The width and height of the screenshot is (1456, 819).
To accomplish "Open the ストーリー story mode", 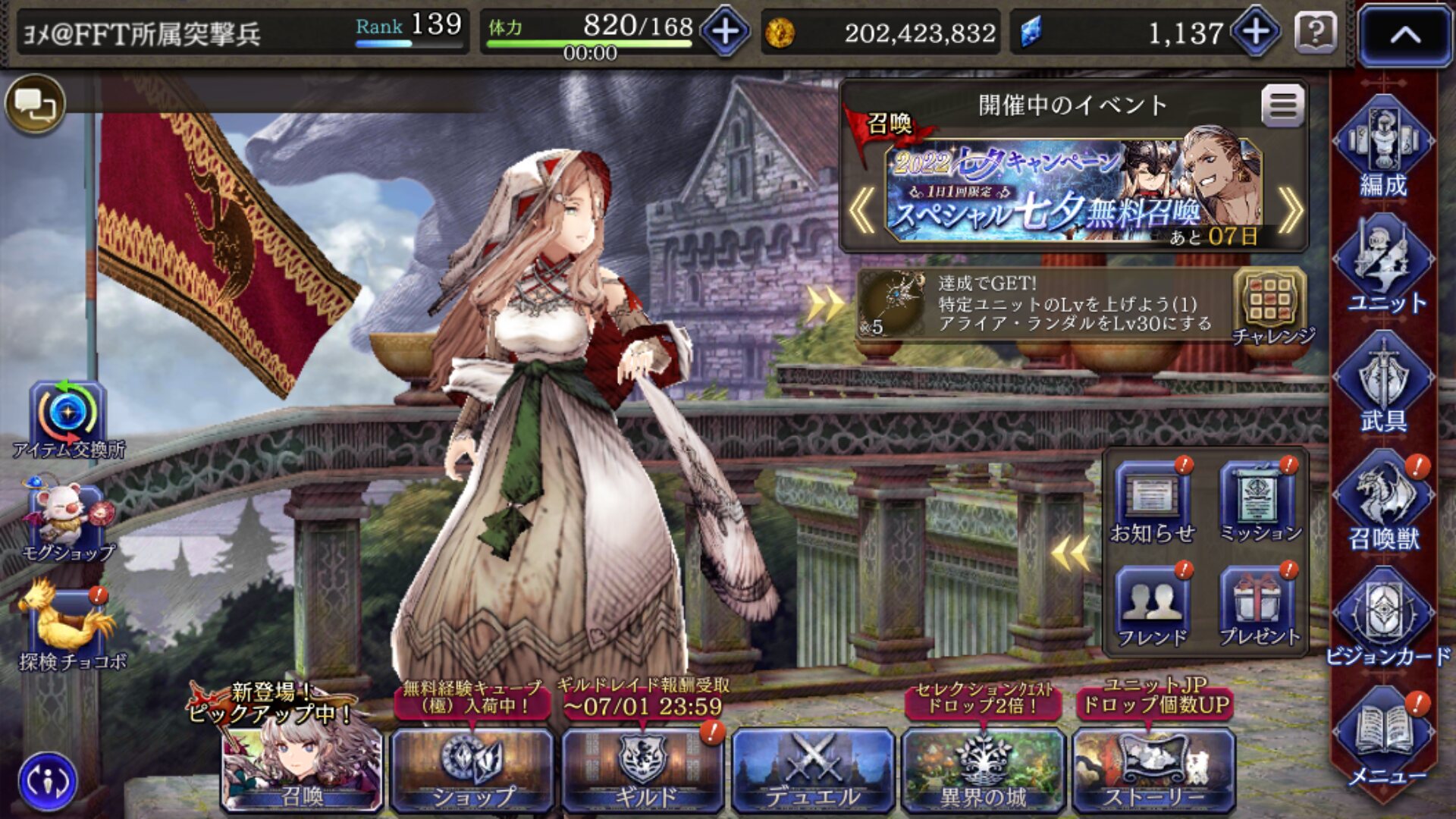I will 1153,769.
